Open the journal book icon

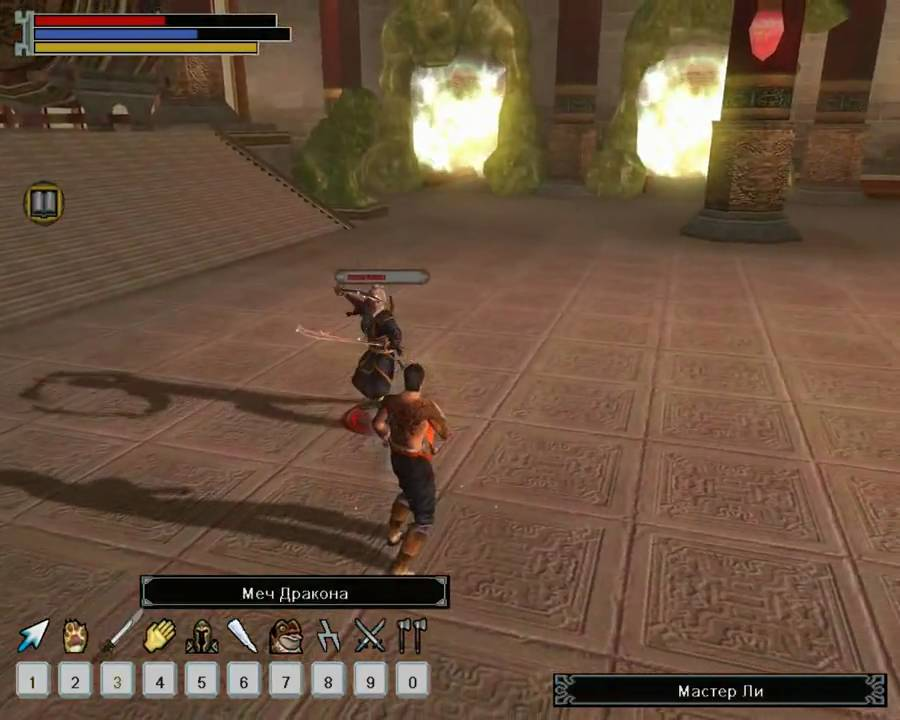44,203
